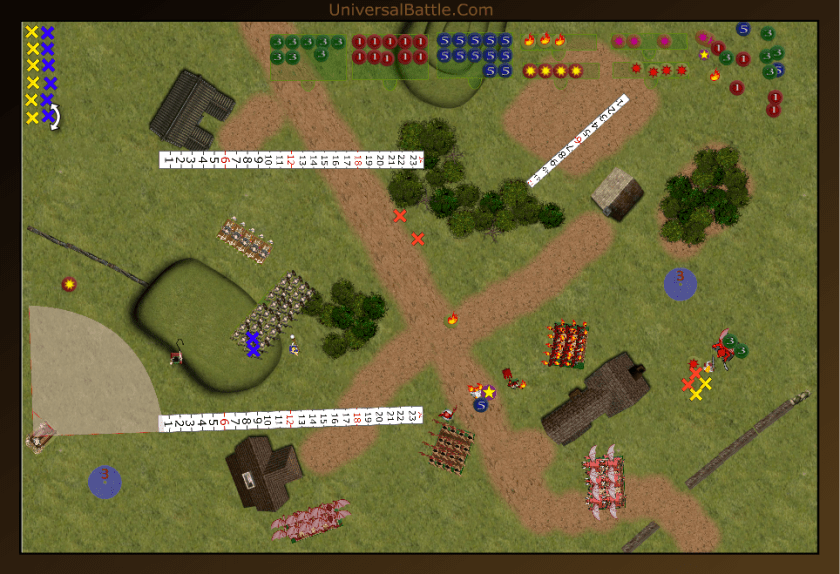840x574 pixels.
Task: Pick the tray of blue 5 tokens
Action: 475,56
